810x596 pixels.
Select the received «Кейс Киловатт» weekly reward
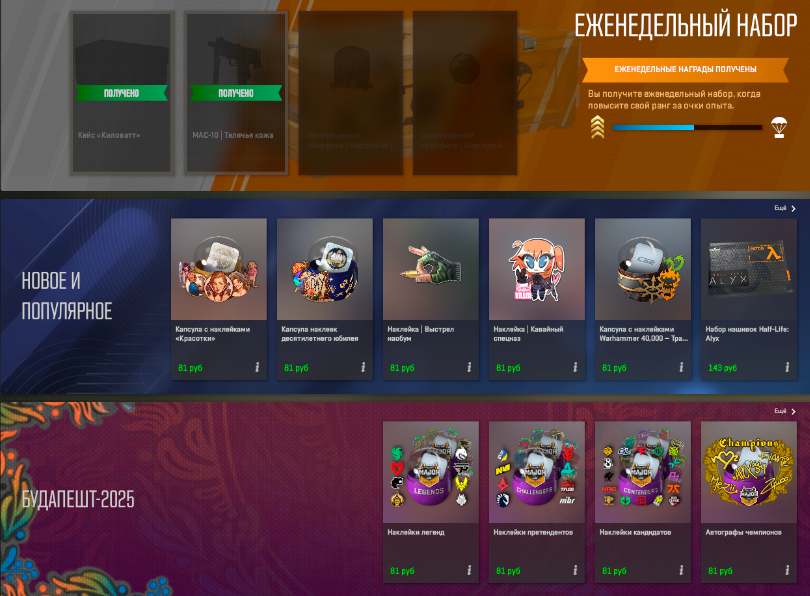121,93
